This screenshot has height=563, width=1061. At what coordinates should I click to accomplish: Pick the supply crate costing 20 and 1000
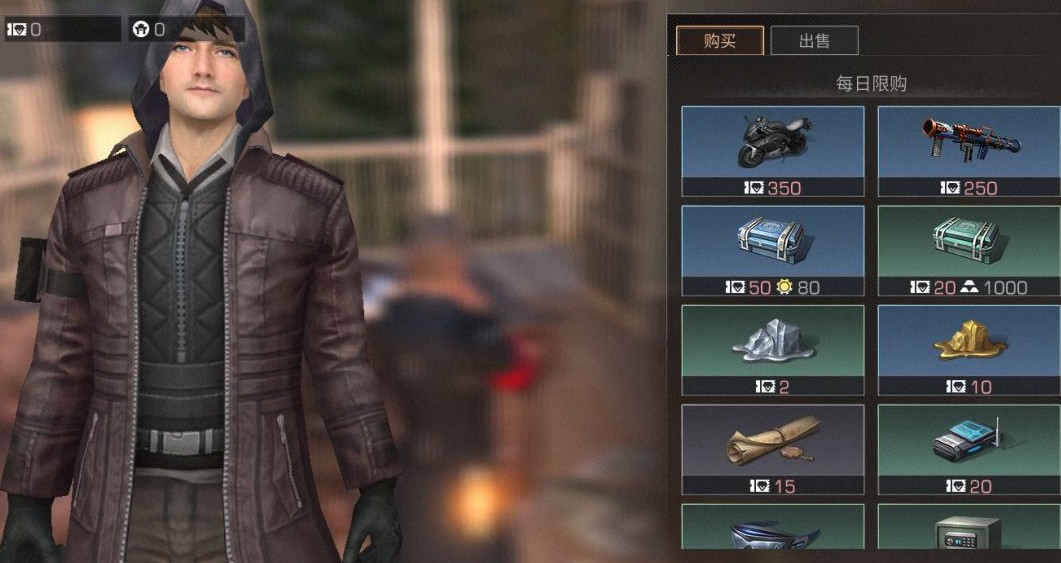[x=969, y=250]
